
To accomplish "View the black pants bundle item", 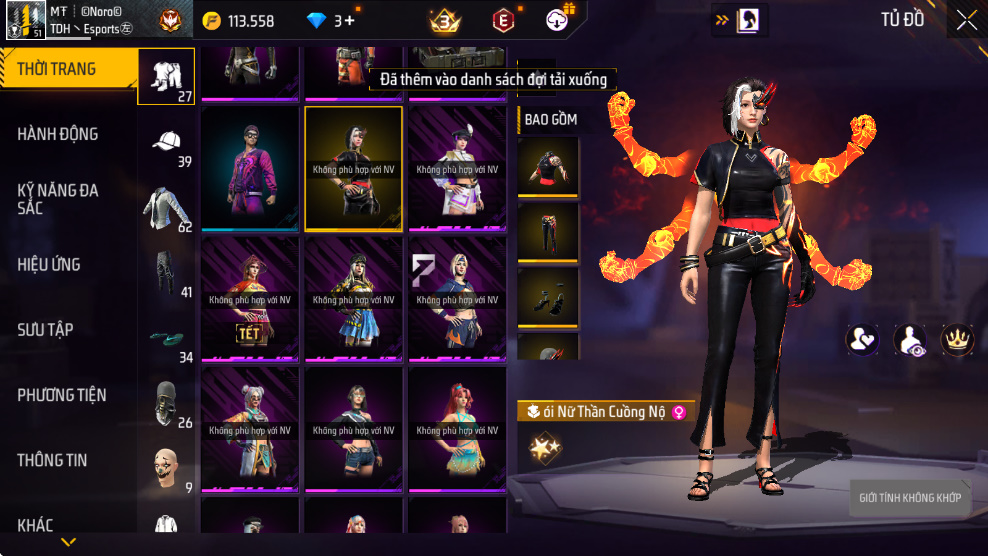I will tap(548, 232).
